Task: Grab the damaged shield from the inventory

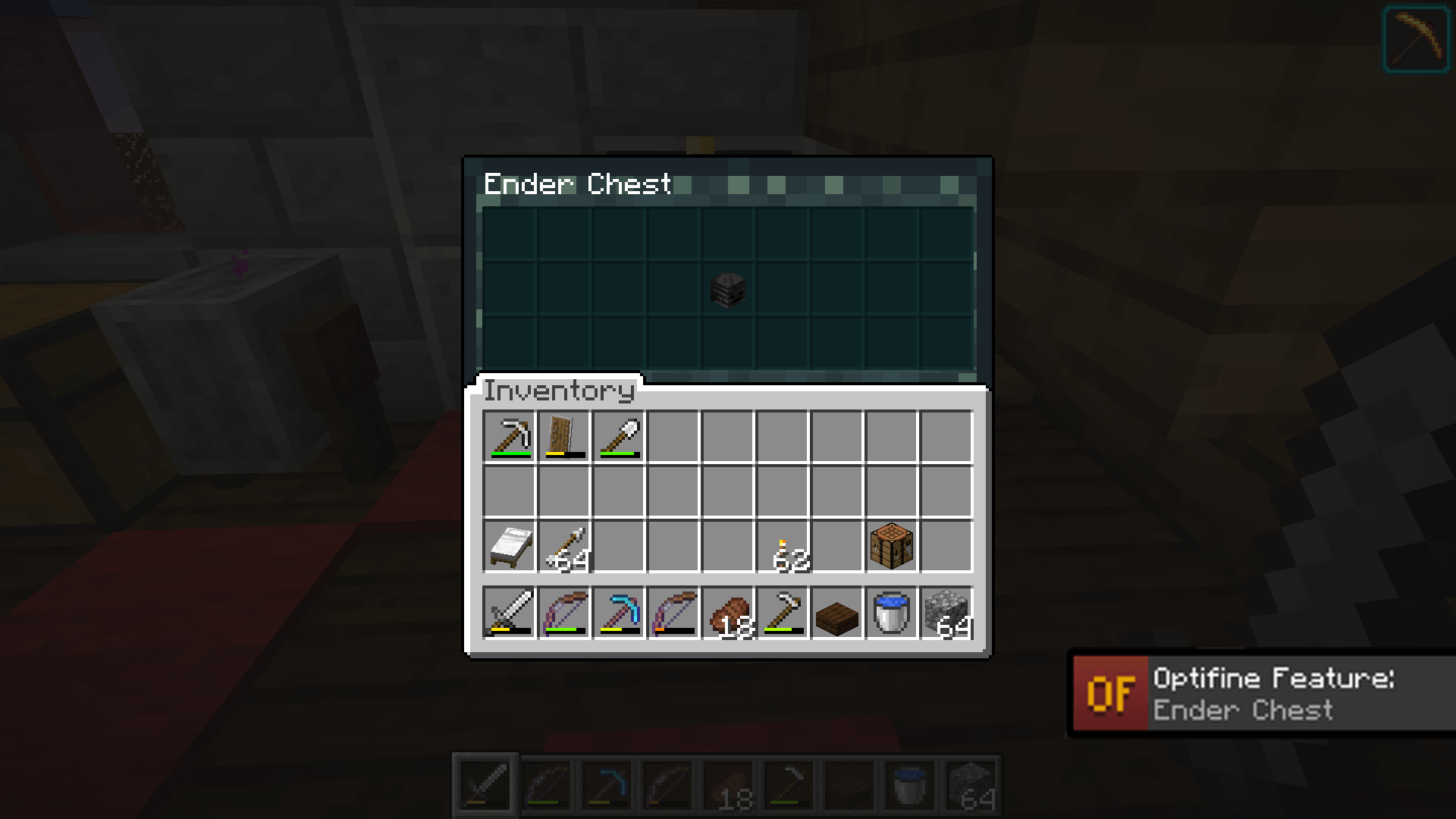Action: [564, 436]
